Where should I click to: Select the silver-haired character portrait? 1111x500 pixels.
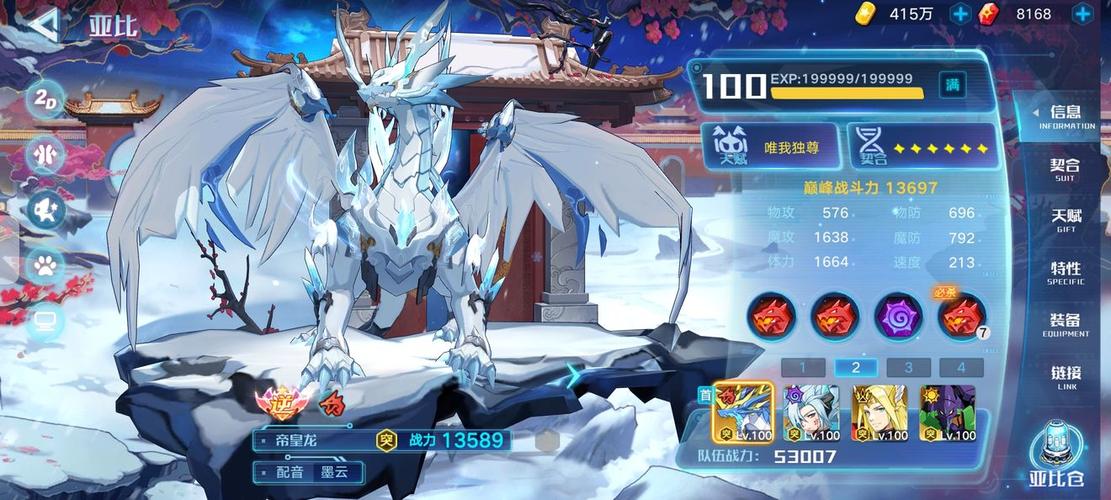pyautogui.click(x=811, y=410)
